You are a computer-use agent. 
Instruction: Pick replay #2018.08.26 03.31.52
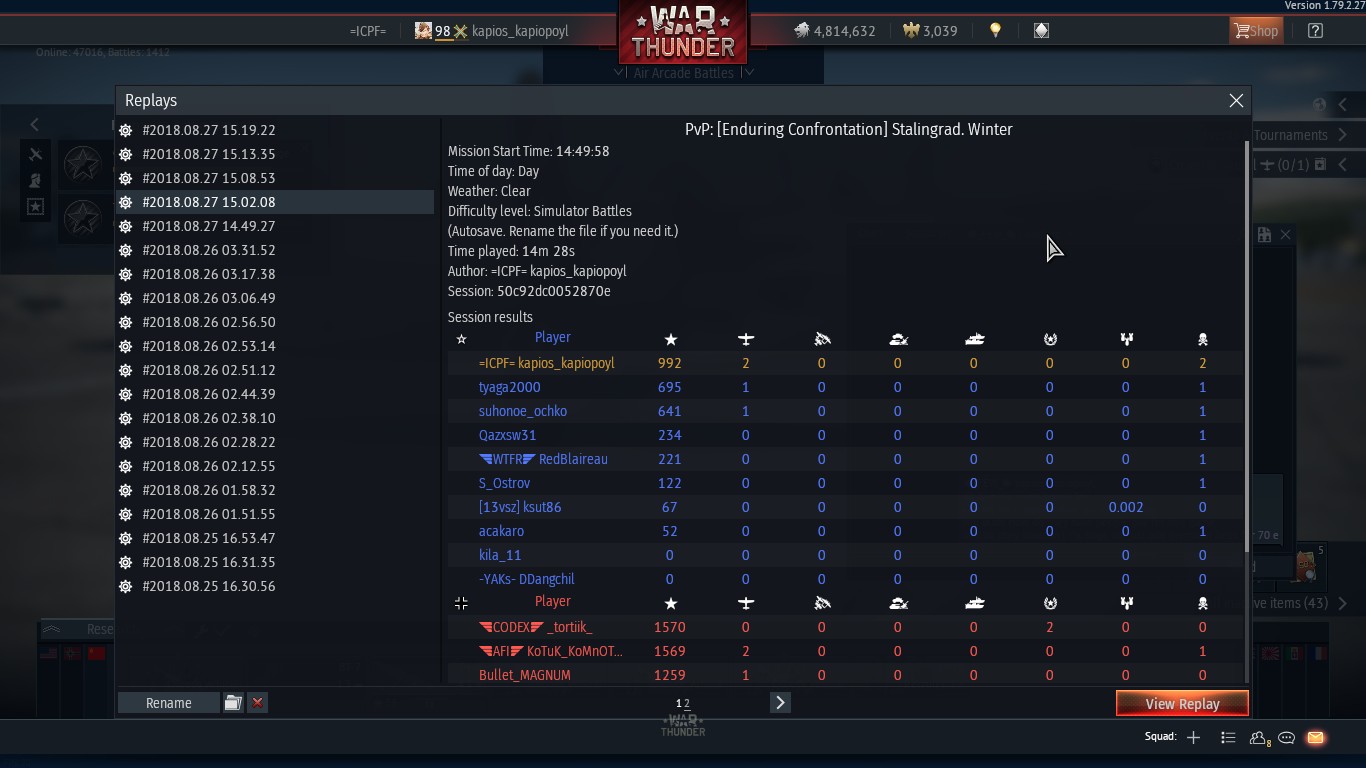(x=208, y=250)
